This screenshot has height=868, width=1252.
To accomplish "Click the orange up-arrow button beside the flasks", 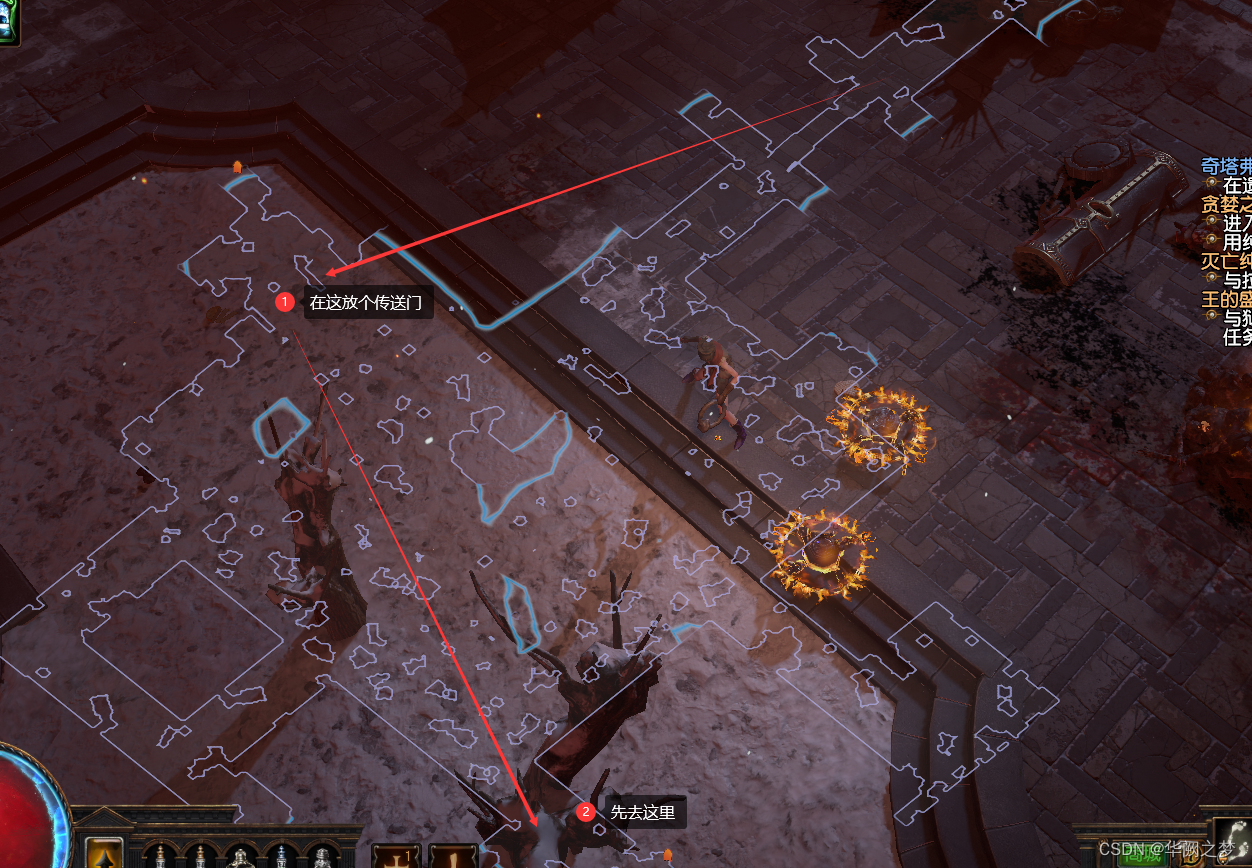I will point(104,853).
